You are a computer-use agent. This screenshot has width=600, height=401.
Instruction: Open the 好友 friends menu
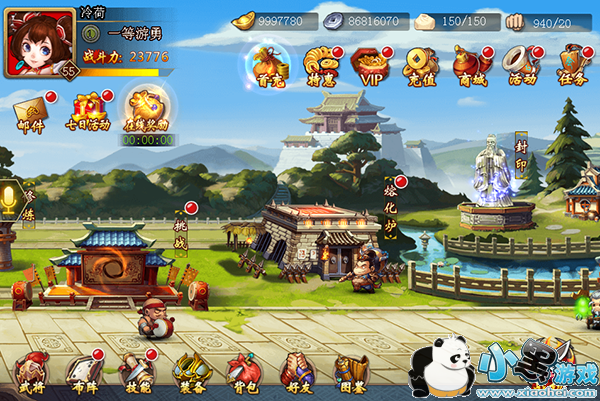[297, 372]
